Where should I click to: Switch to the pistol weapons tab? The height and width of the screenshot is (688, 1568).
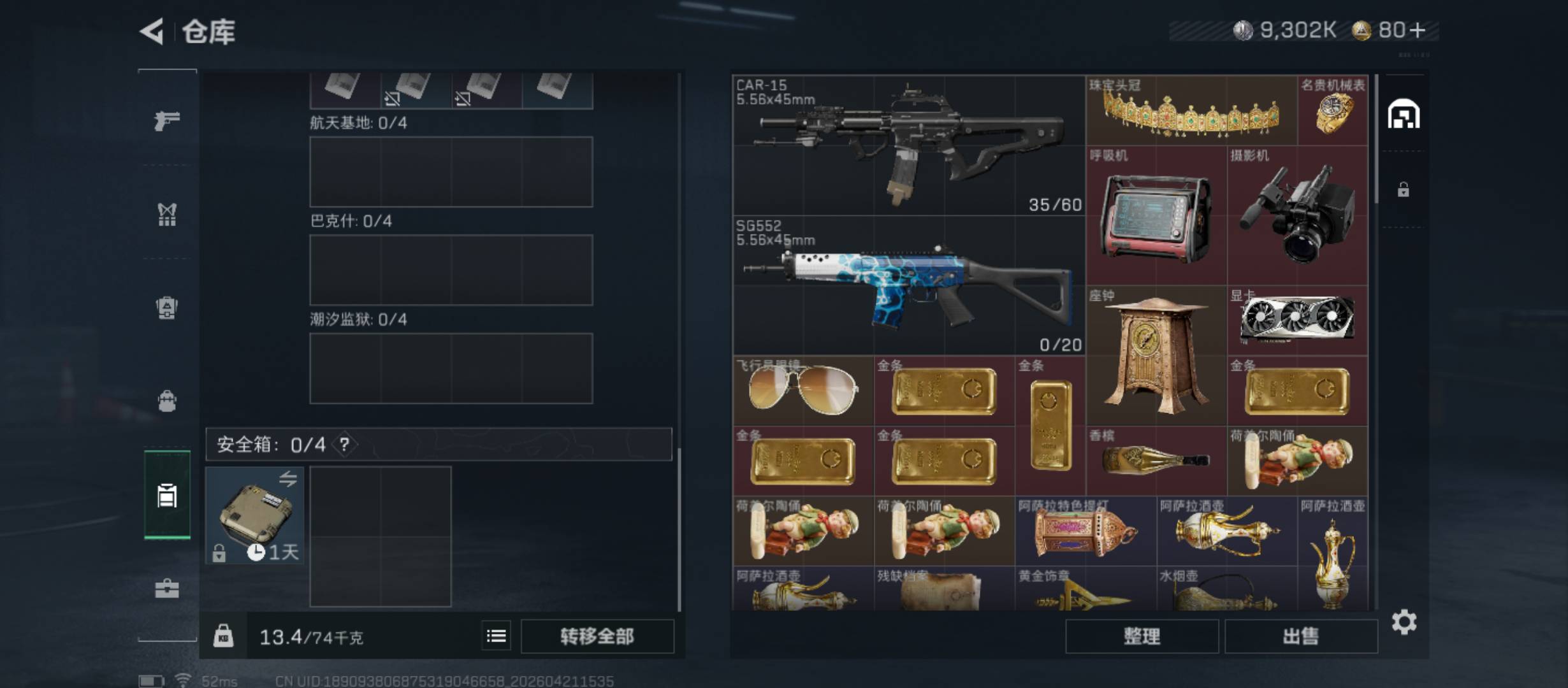[167, 120]
